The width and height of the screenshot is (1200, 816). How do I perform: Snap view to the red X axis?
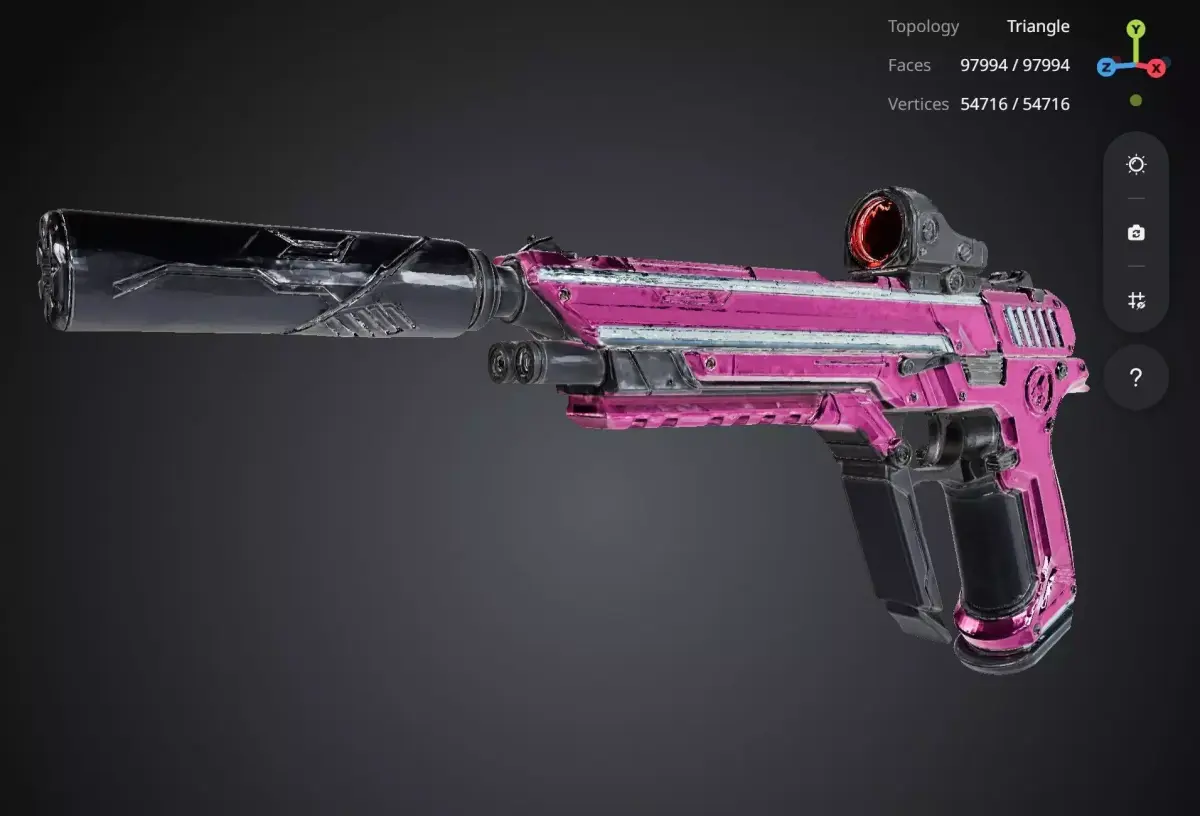pyautogui.click(x=1156, y=68)
